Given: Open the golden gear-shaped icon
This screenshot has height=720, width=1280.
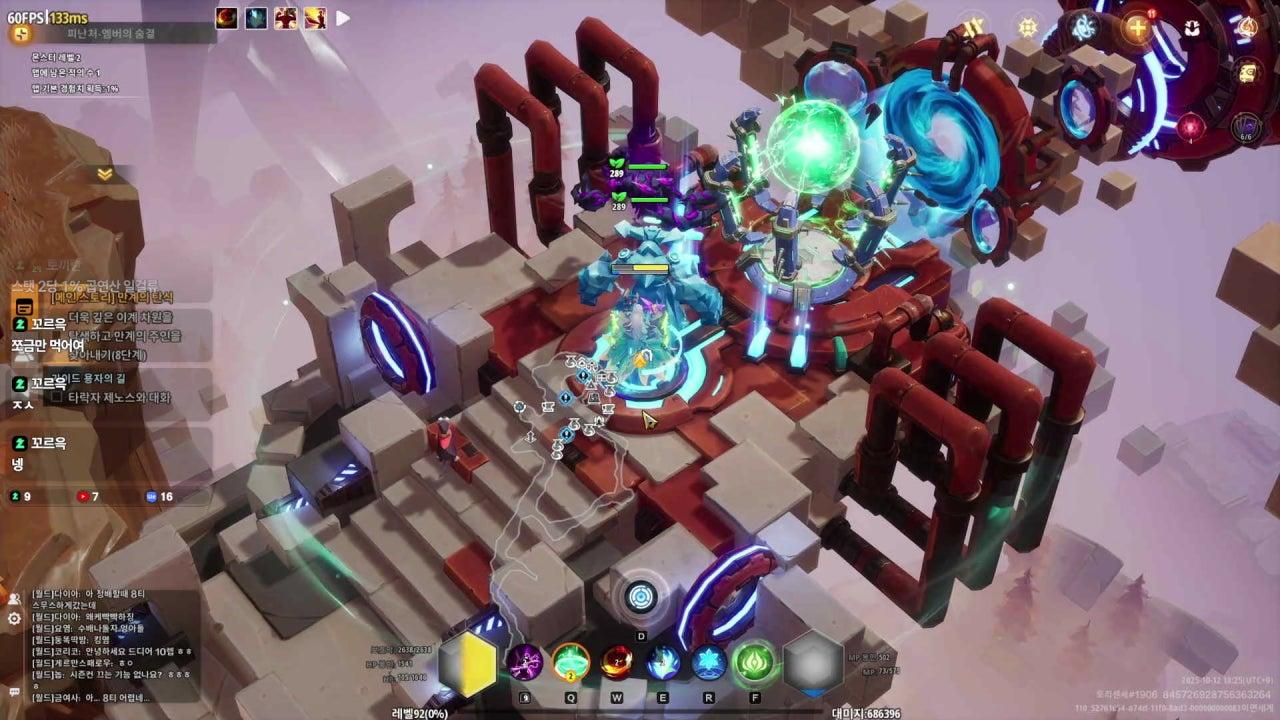Looking at the screenshot, I should 1028,28.
